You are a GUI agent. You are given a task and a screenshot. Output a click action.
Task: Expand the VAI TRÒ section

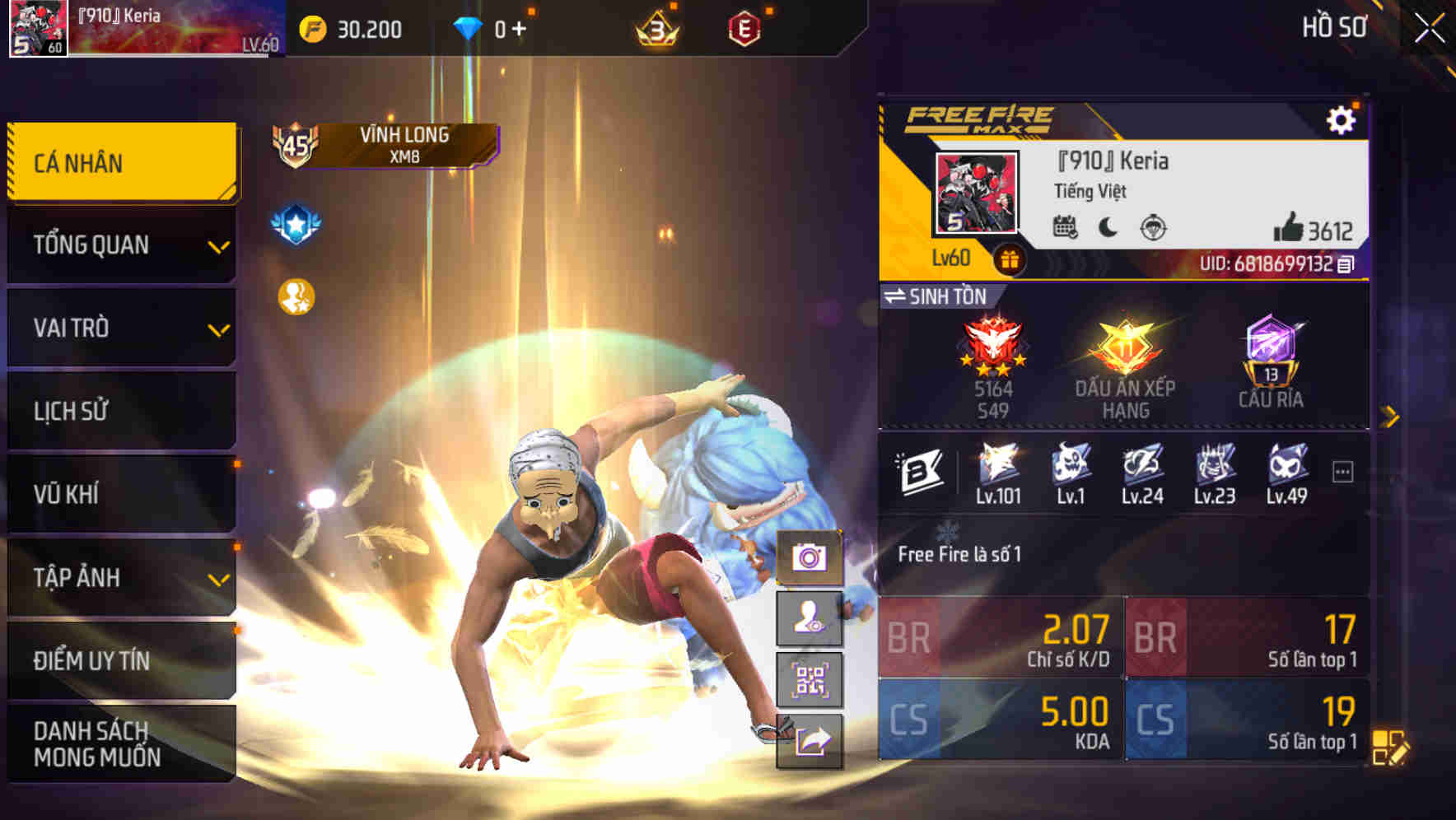tap(120, 328)
